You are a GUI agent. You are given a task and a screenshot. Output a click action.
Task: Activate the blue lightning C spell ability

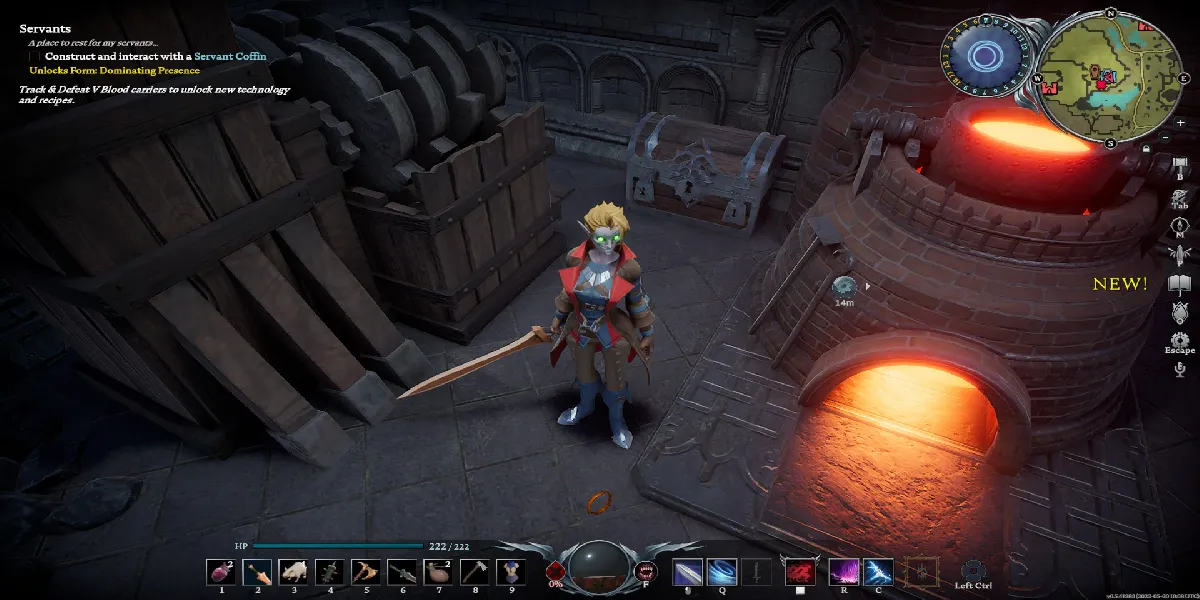pyautogui.click(x=878, y=572)
